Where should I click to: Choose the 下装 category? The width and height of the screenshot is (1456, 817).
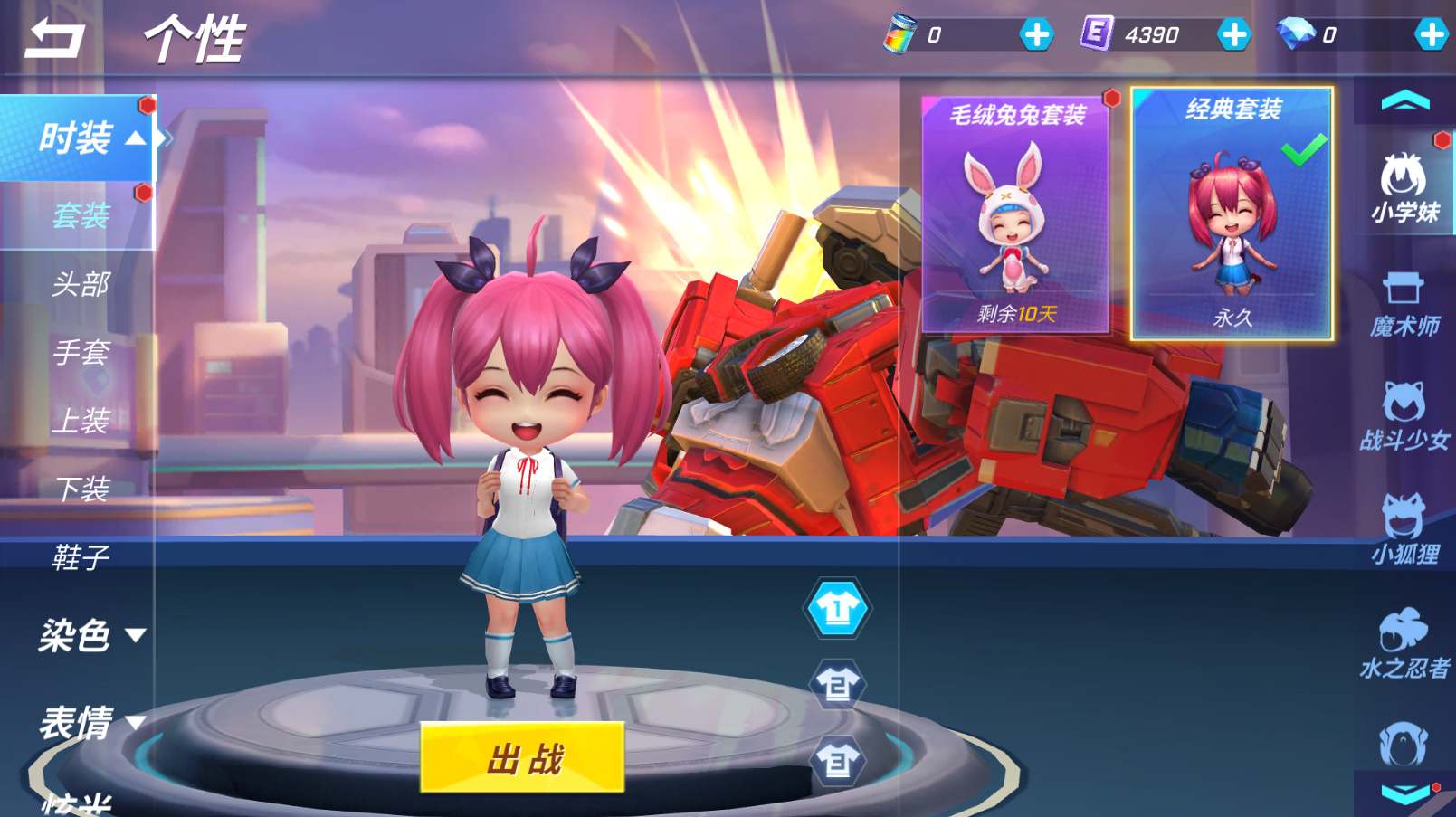pyautogui.click(x=82, y=489)
